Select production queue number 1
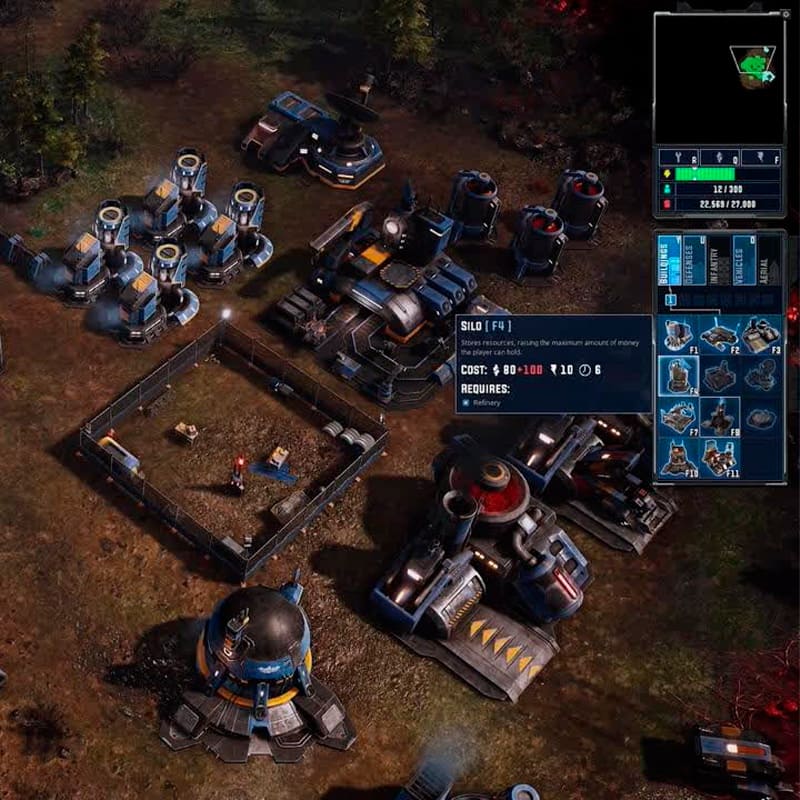 click(x=671, y=299)
